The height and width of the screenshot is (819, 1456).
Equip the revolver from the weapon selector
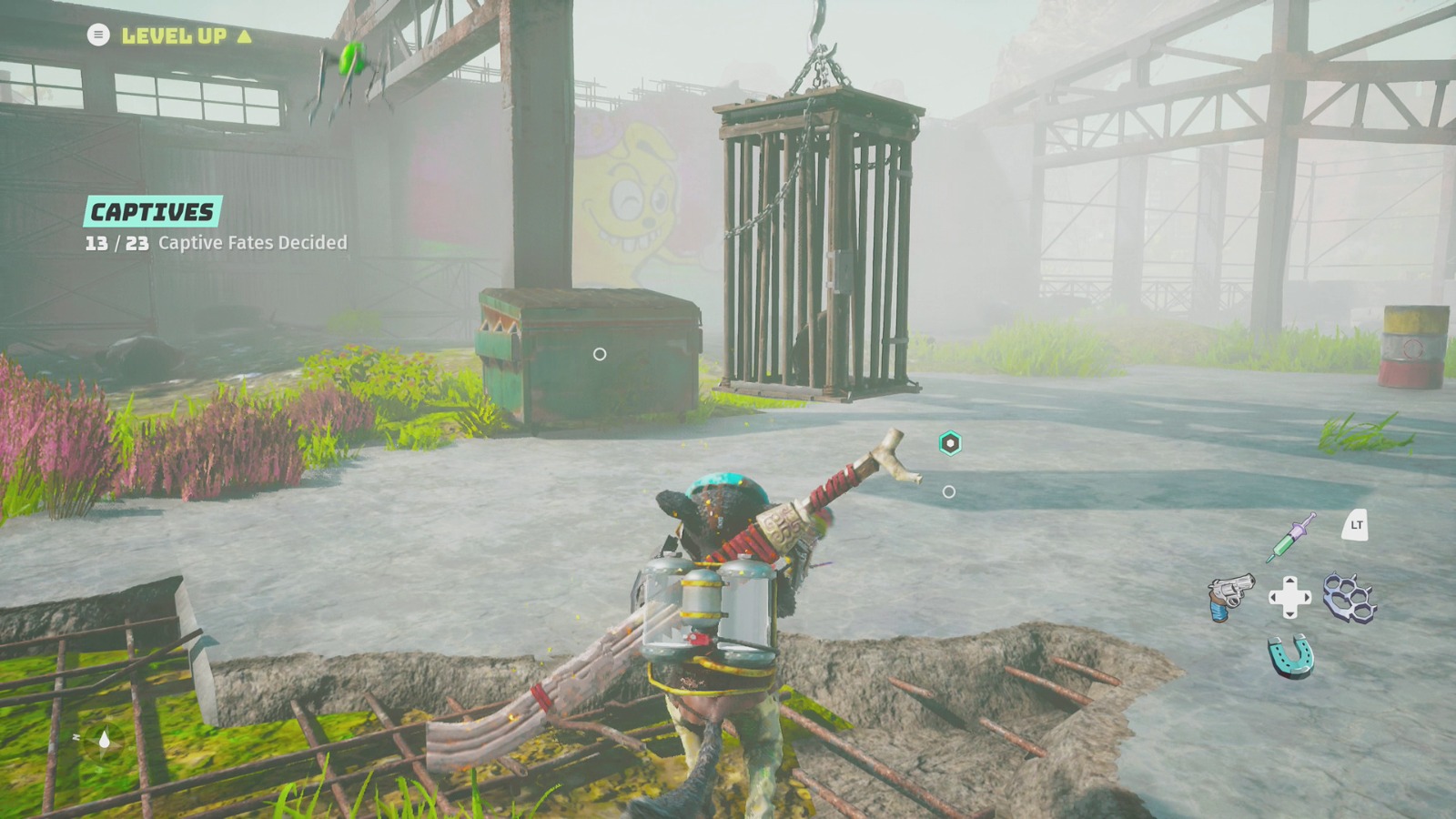click(x=1230, y=596)
